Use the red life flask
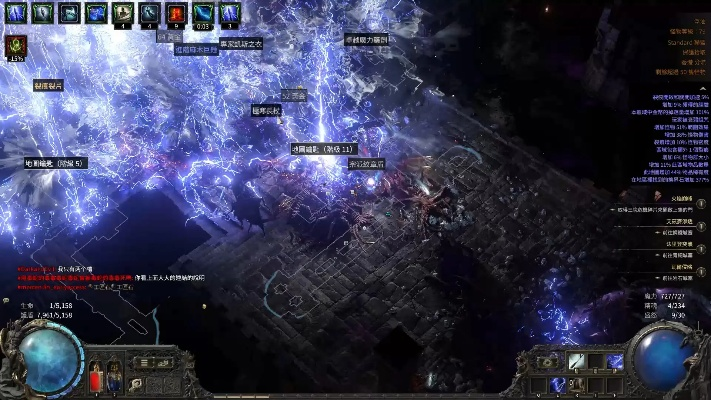The image size is (711, 400). (97, 378)
